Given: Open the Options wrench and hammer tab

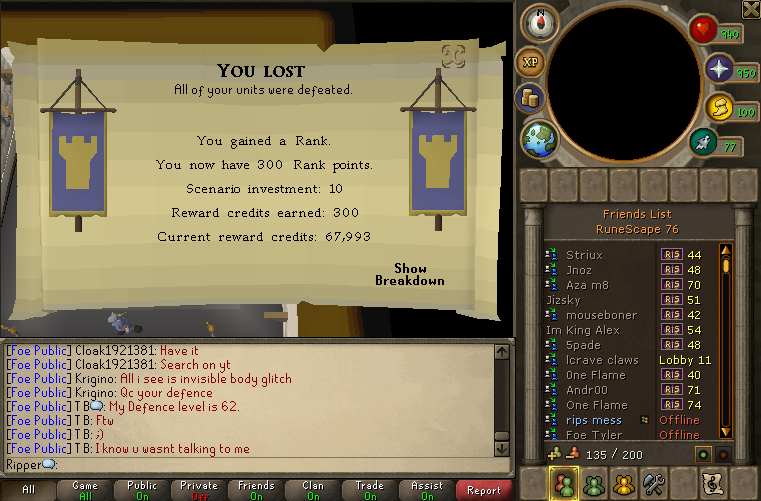Looking at the screenshot, I should pos(654,484).
